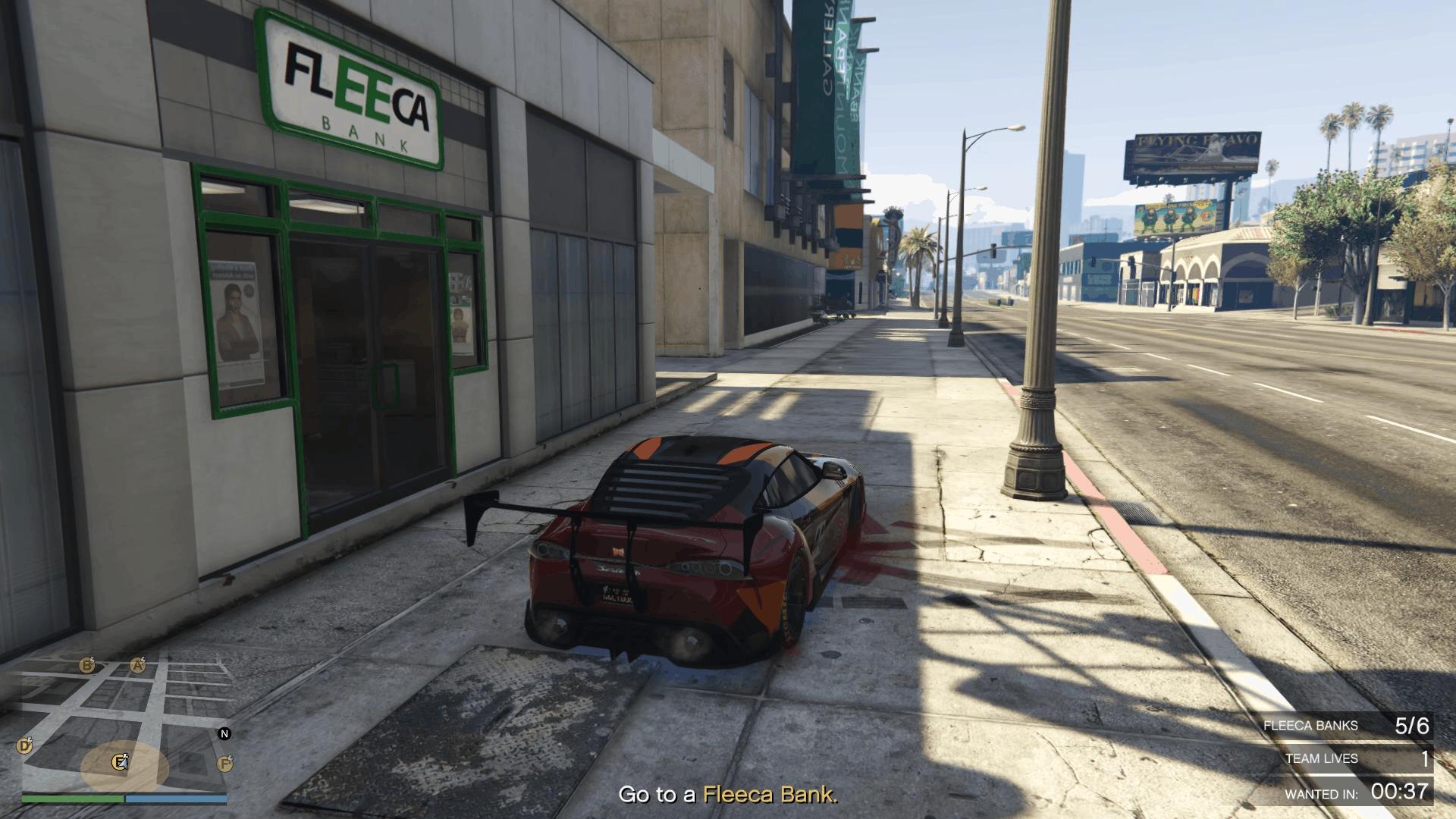Screen dimensions: 1456x819
Task: Click the north compass marker on minimap
Action: 224,734
